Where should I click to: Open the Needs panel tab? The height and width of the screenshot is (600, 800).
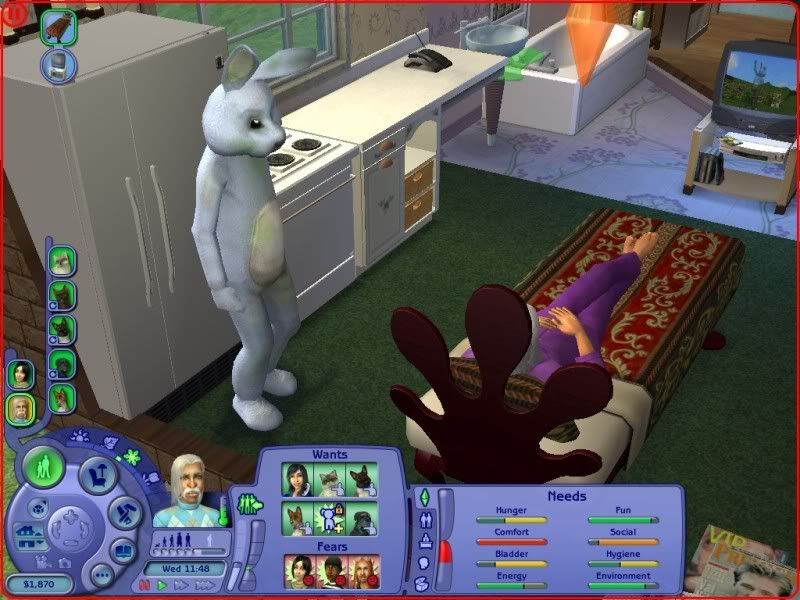422,498
